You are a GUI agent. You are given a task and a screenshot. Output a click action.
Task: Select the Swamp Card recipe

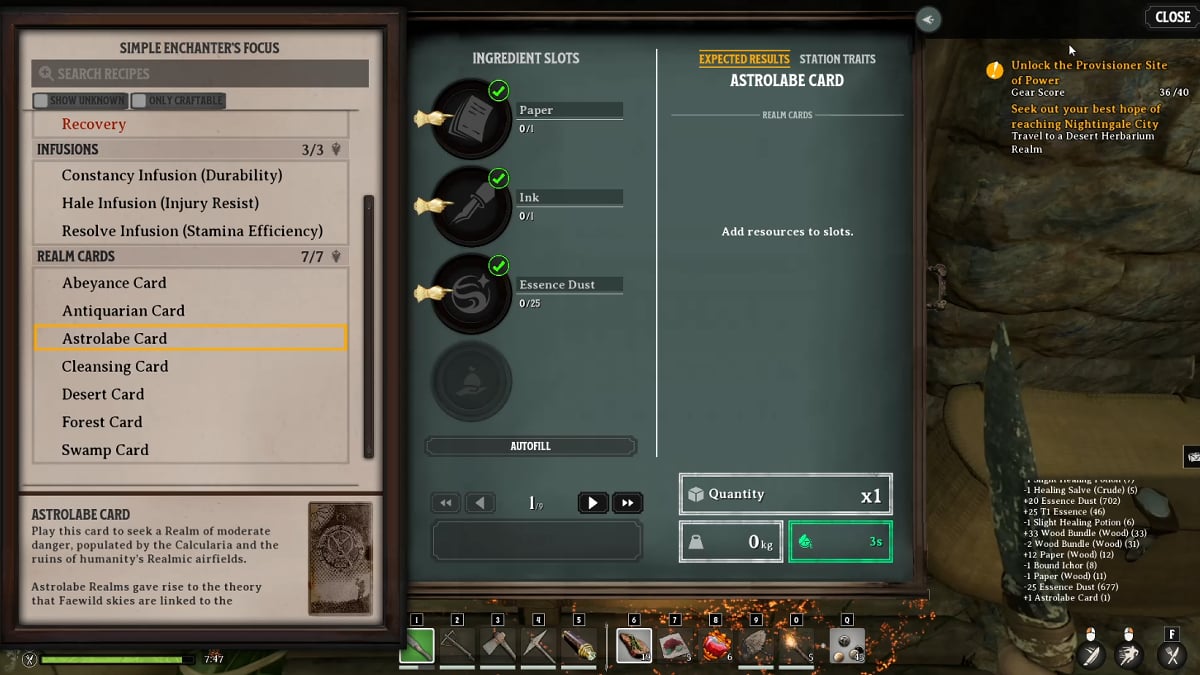coord(105,450)
